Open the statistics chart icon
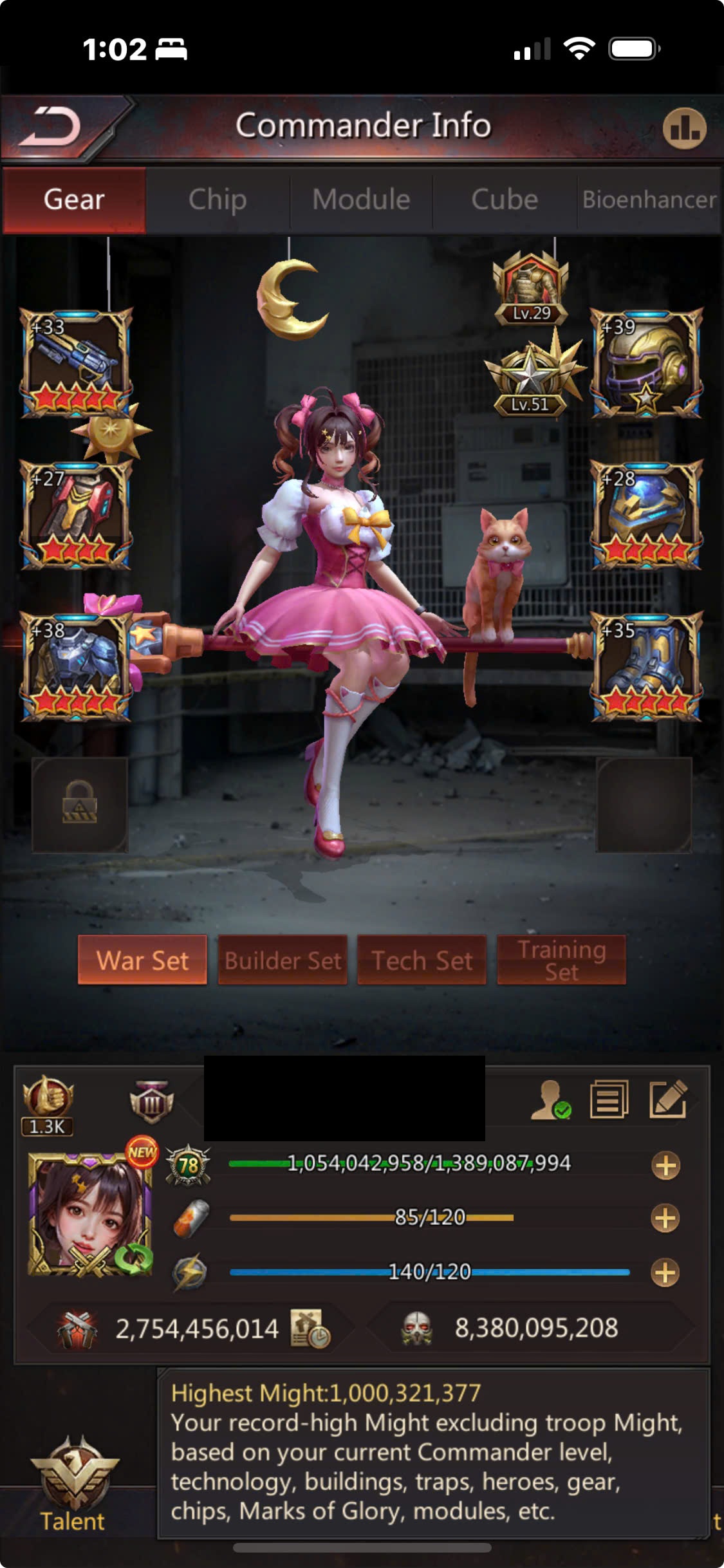This screenshot has width=724, height=1568. coord(684,129)
